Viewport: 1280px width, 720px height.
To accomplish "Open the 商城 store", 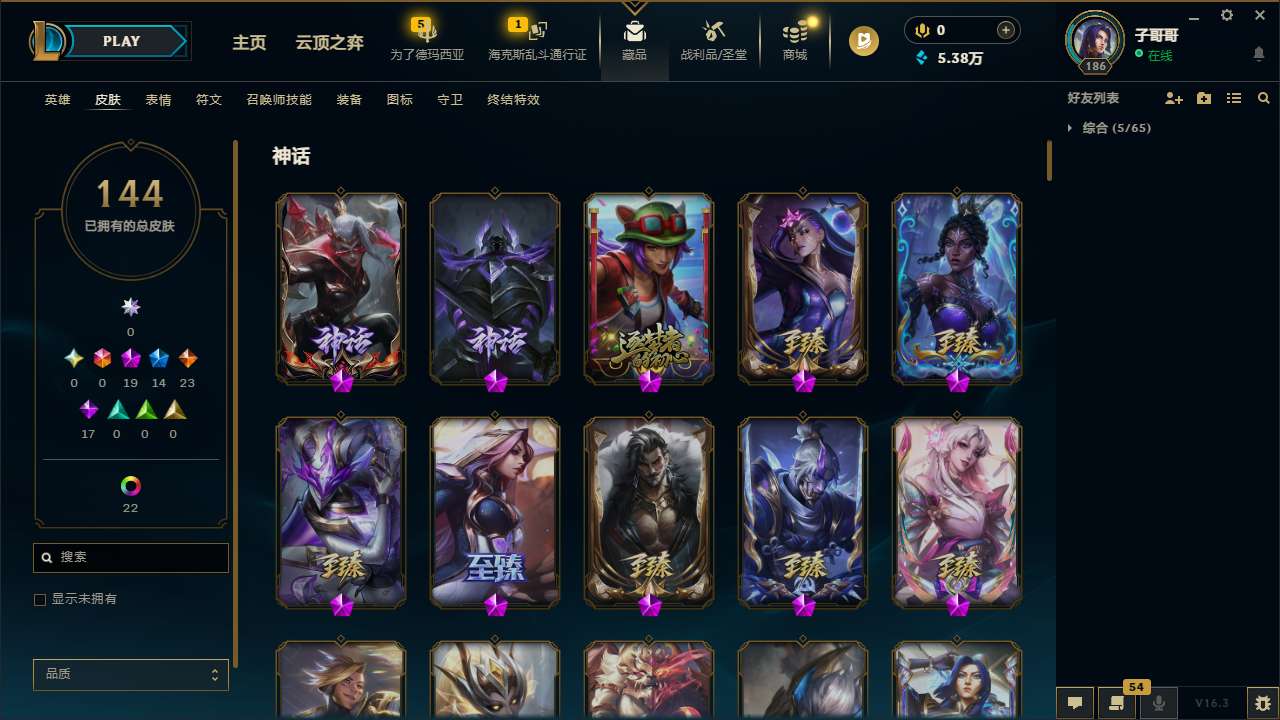I will [x=794, y=42].
